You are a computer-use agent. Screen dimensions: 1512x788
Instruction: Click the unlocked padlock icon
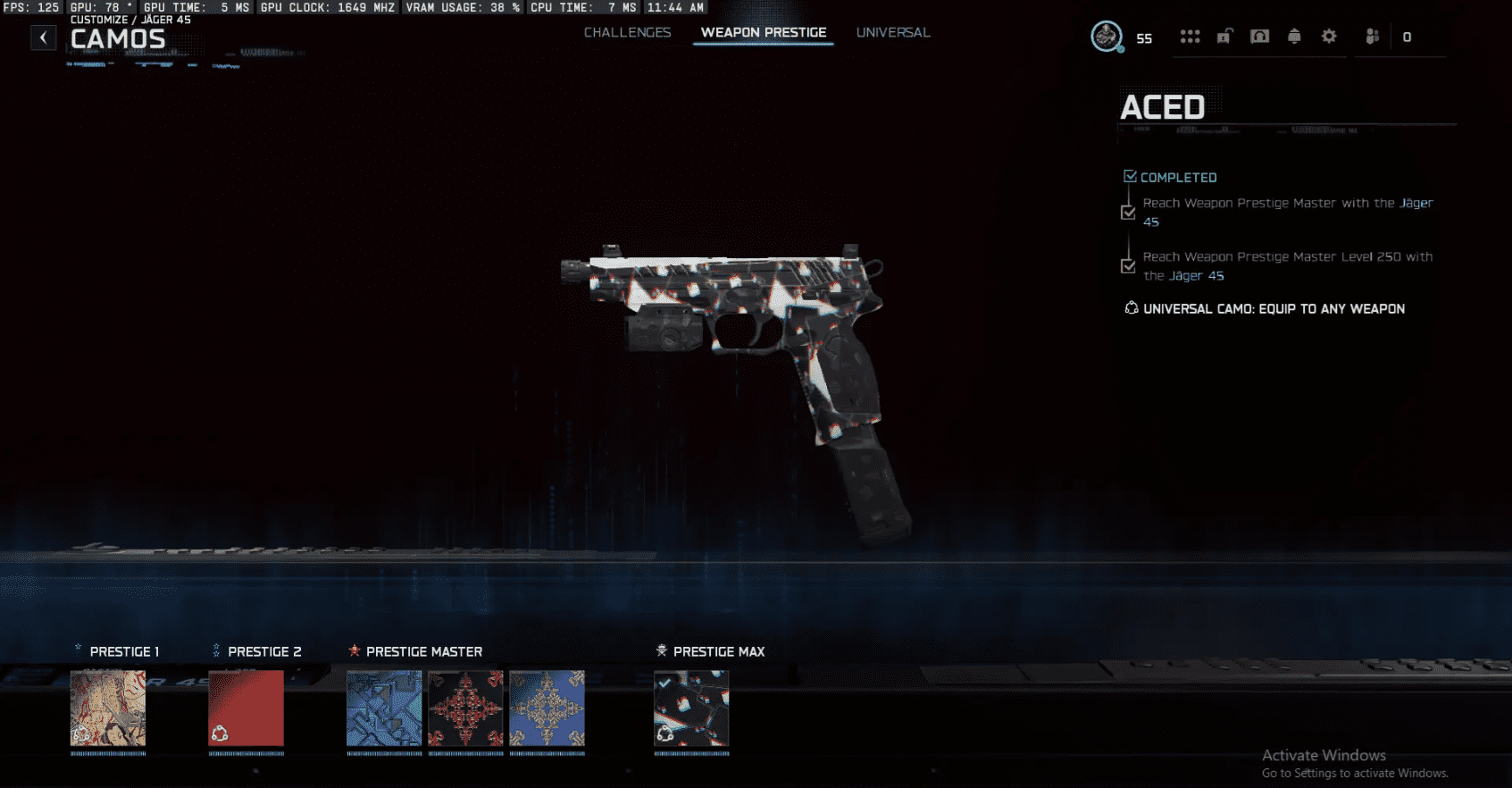(x=1224, y=37)
